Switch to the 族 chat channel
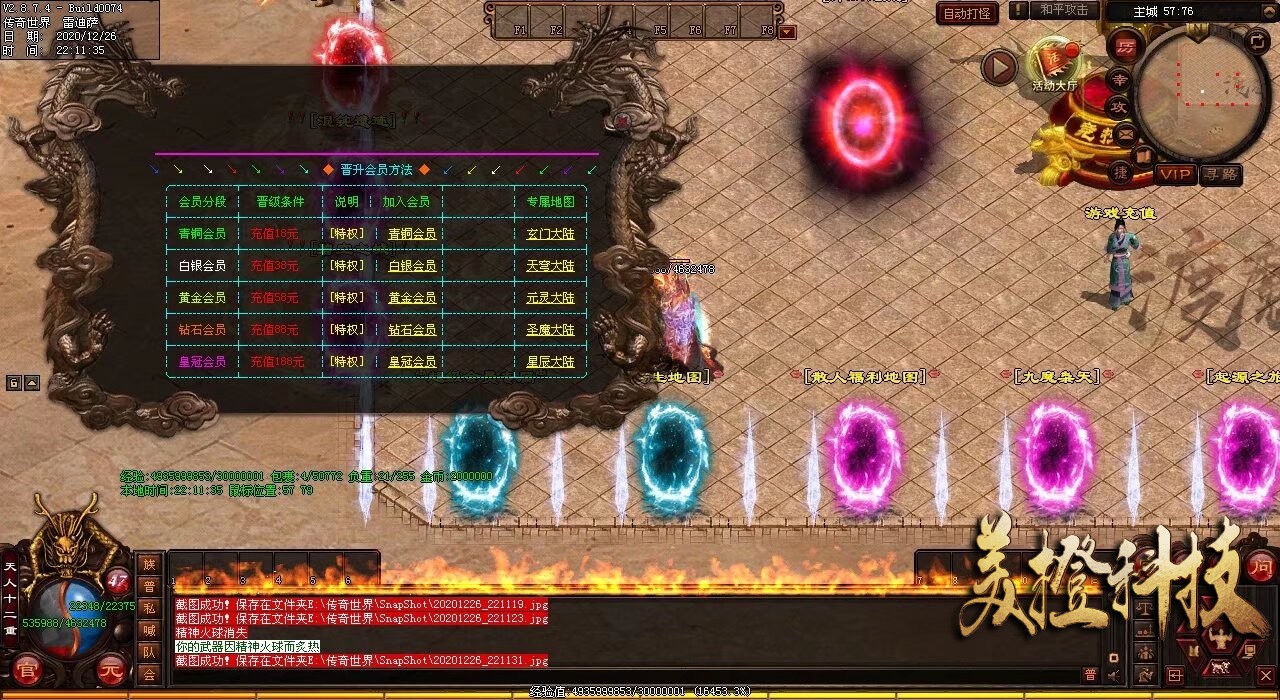The image size is (1280, 700). click(149, 564)
